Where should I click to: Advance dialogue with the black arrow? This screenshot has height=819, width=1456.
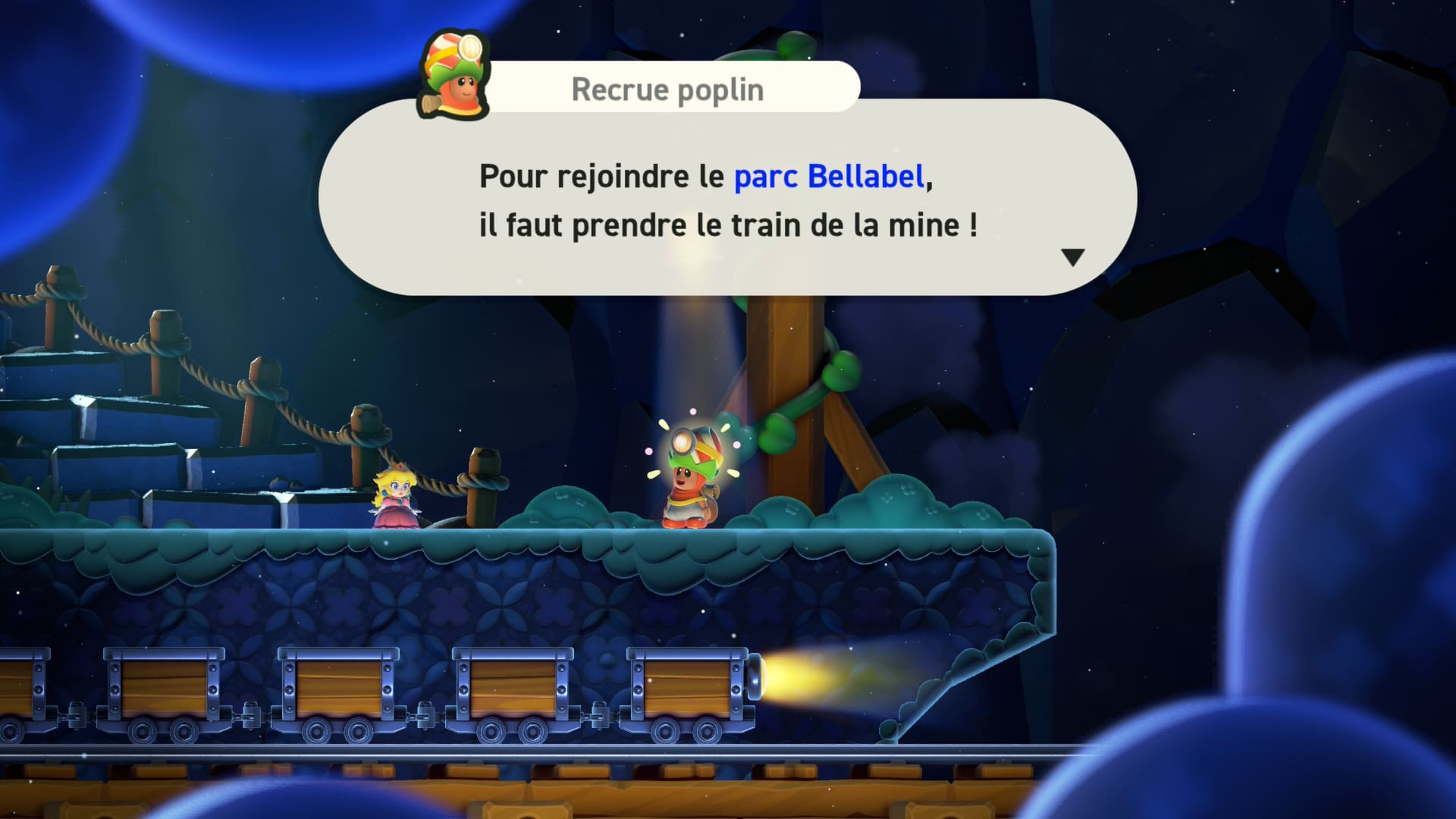tap(1072, 257)
